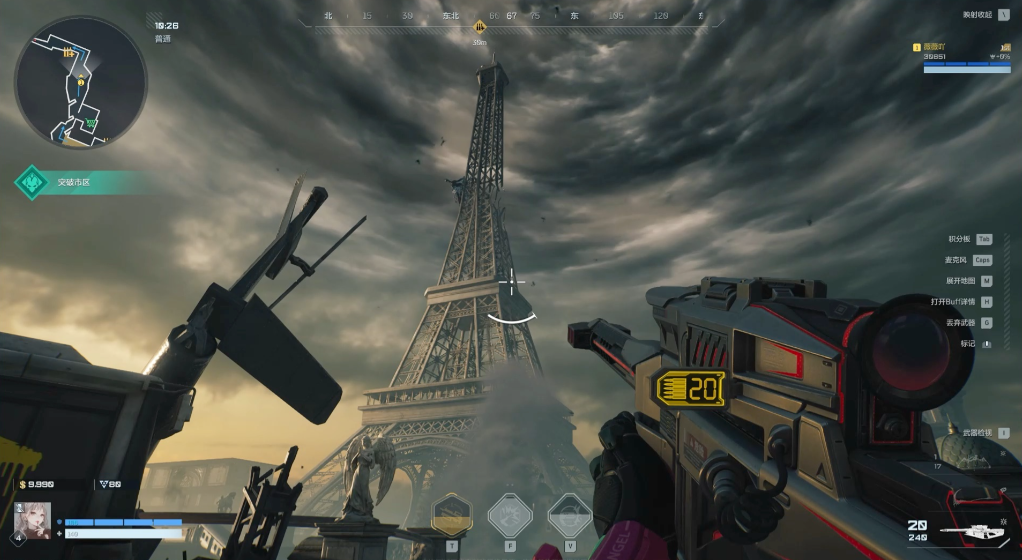Select the teammate entry in squad list

click(x=965, y=57)
